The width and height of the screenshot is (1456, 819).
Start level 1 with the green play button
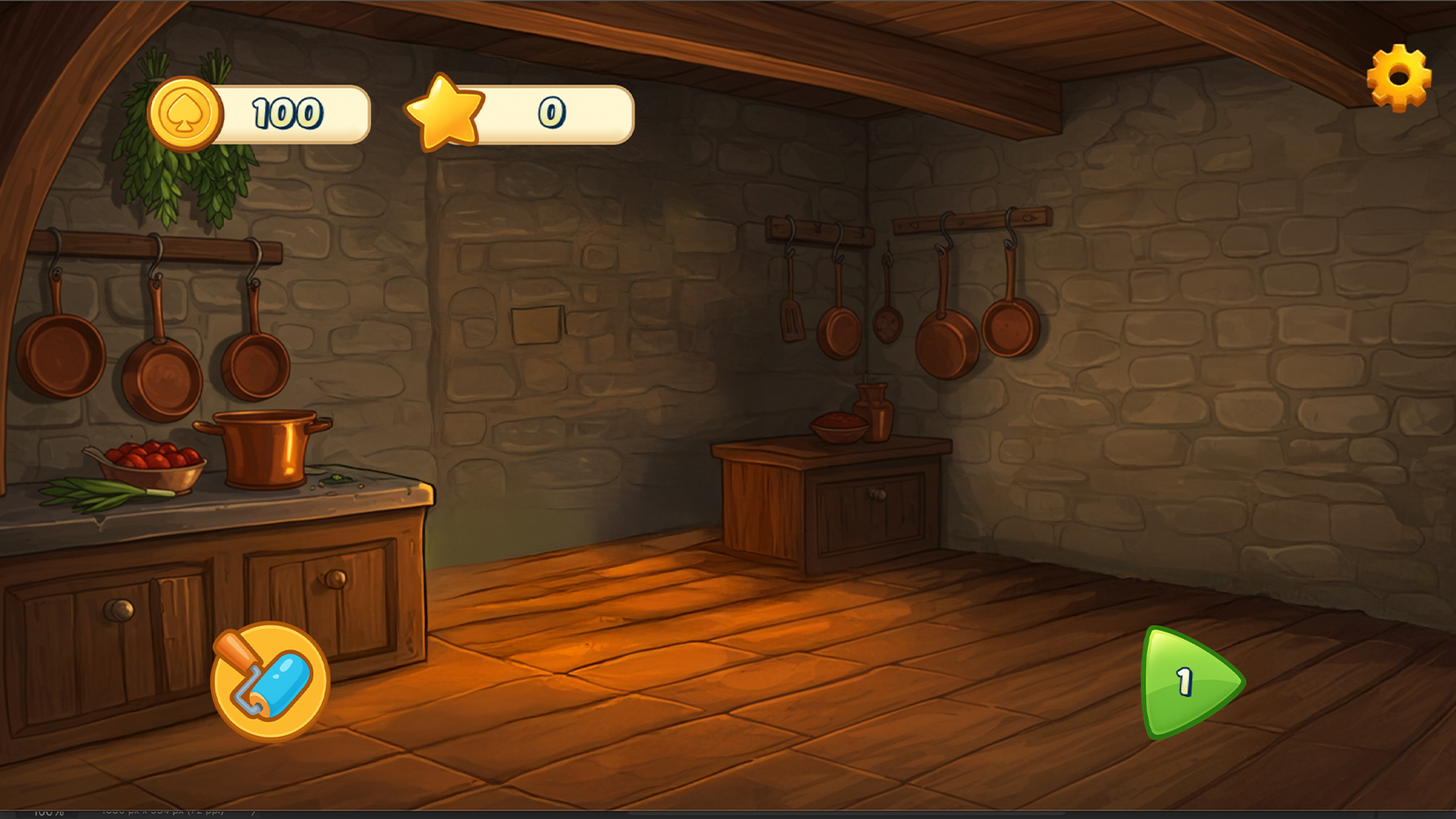(x=1188, y=683)
